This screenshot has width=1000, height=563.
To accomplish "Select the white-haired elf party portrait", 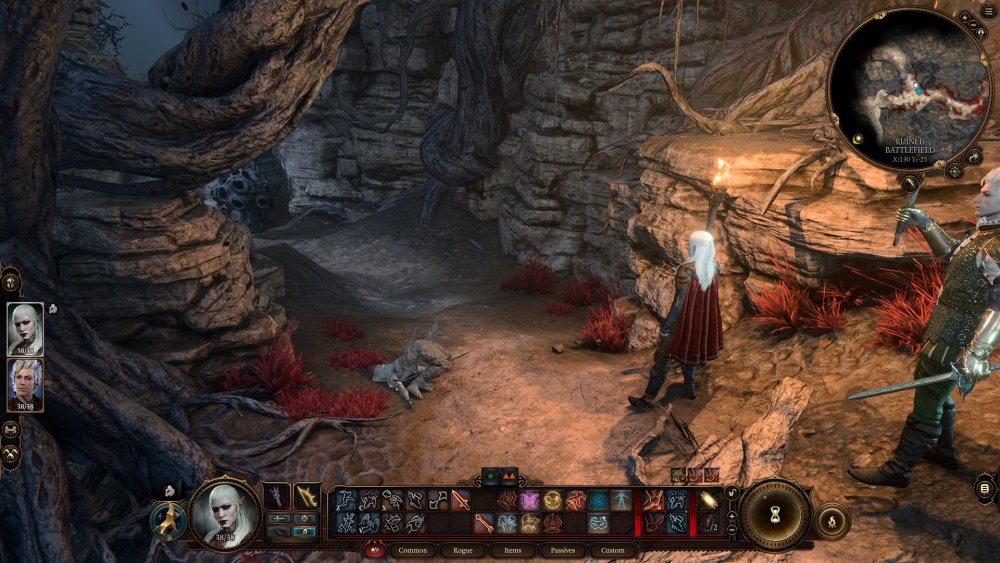I will pyautogui.click(x=25, y=329).
